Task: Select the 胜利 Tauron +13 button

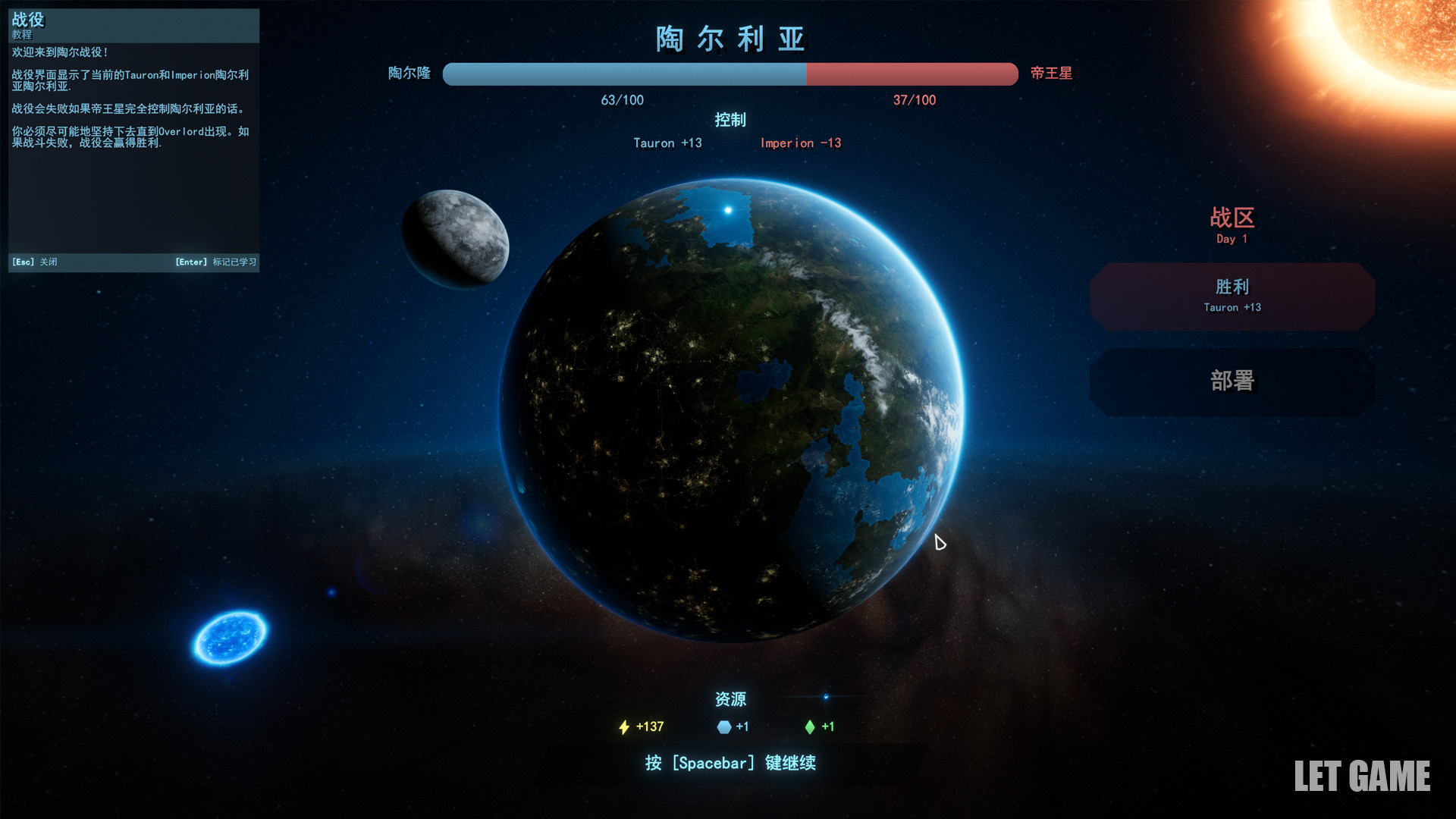Action: [x=1232, y=296]
